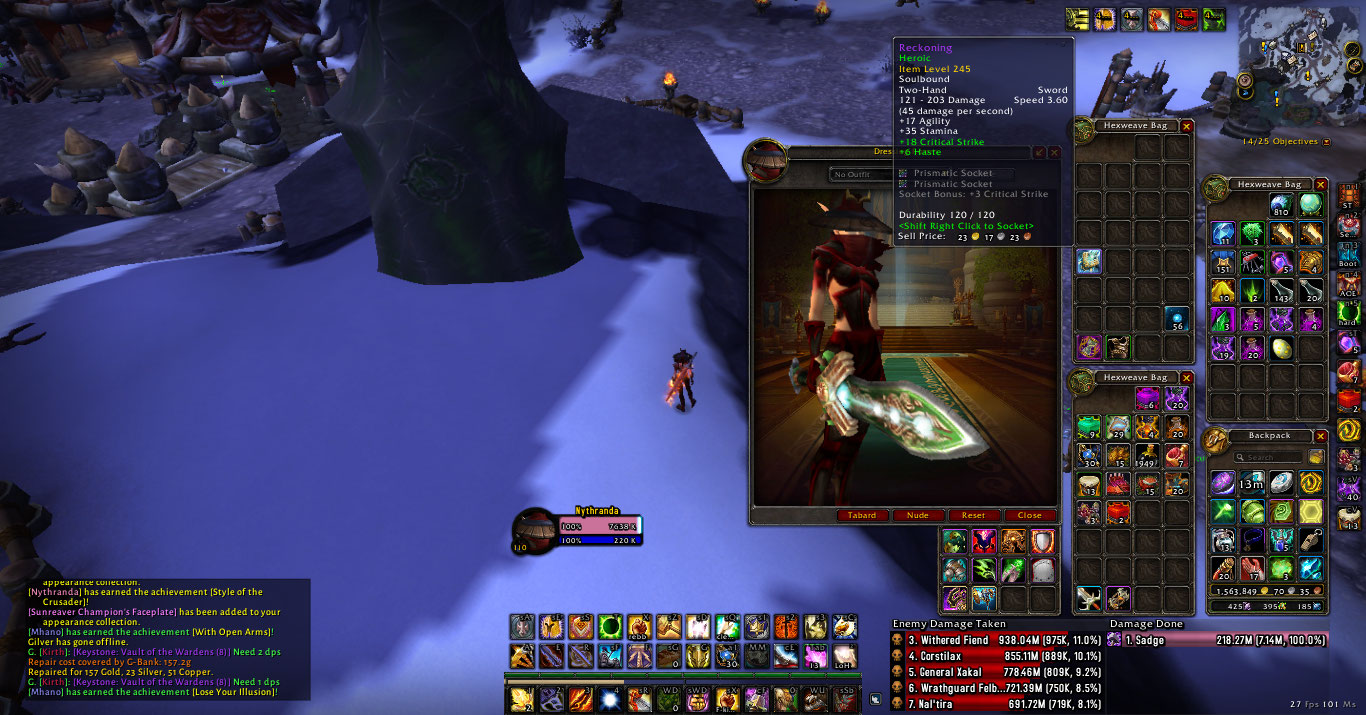Close the Dressing Room window

[x=1029, y=515]
